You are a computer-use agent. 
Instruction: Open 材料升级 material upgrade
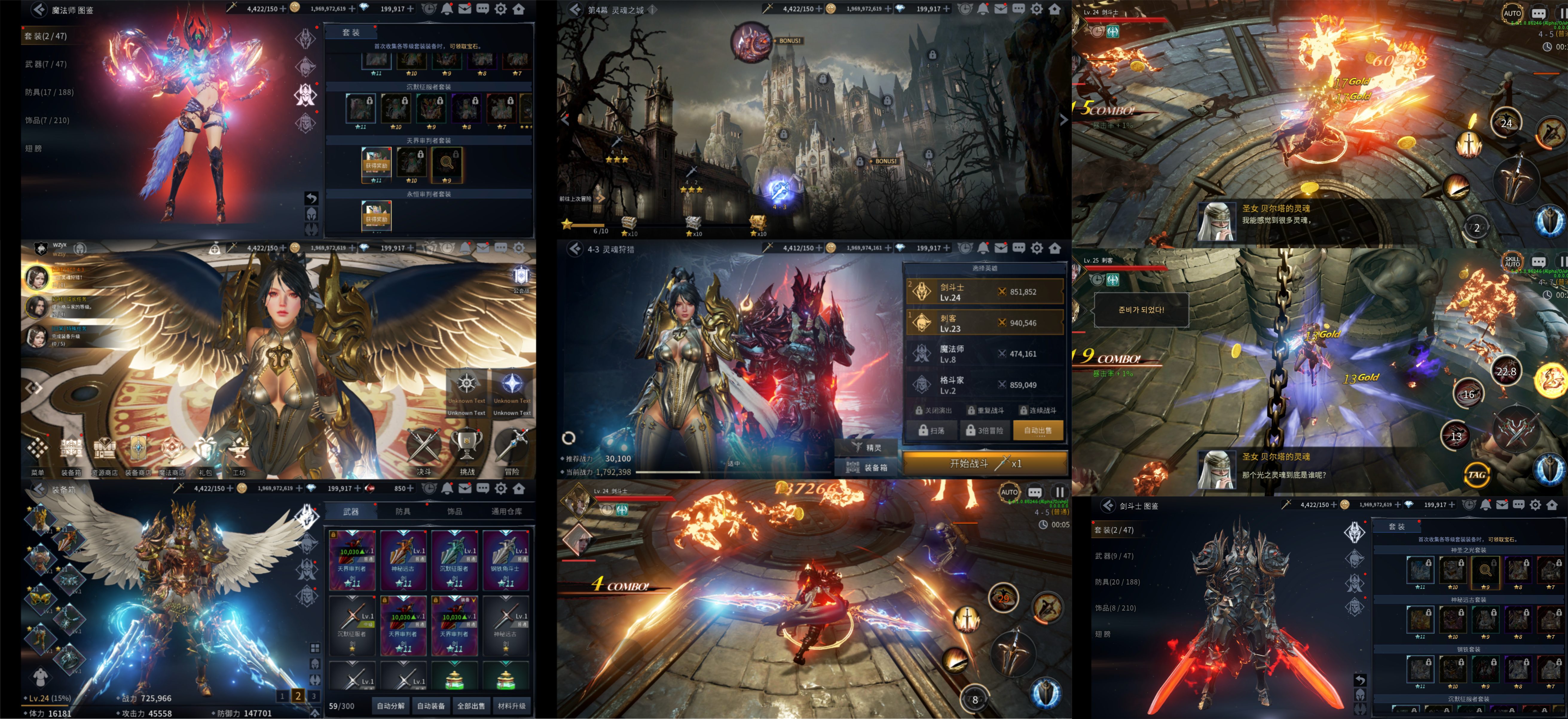(511, 706)
